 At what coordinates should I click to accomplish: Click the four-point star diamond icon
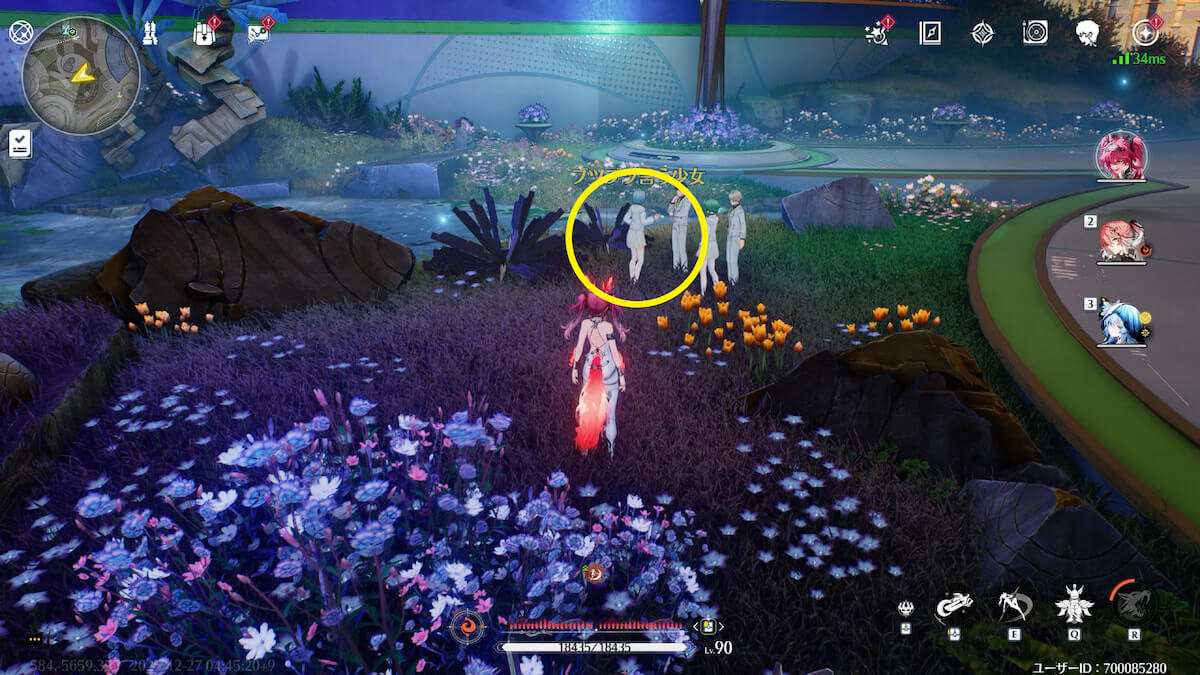click(982, 33)
